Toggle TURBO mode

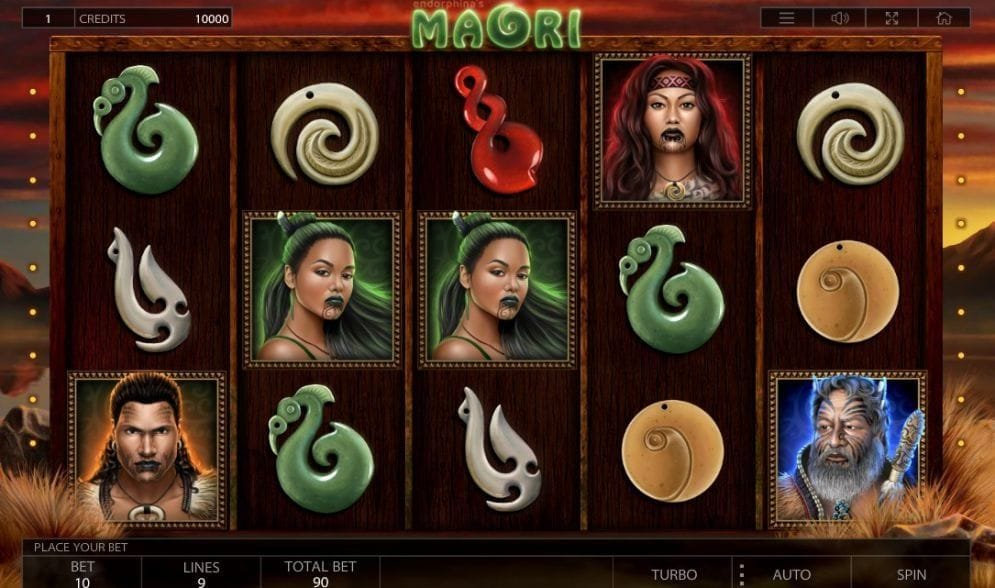(x=674, y=574)
